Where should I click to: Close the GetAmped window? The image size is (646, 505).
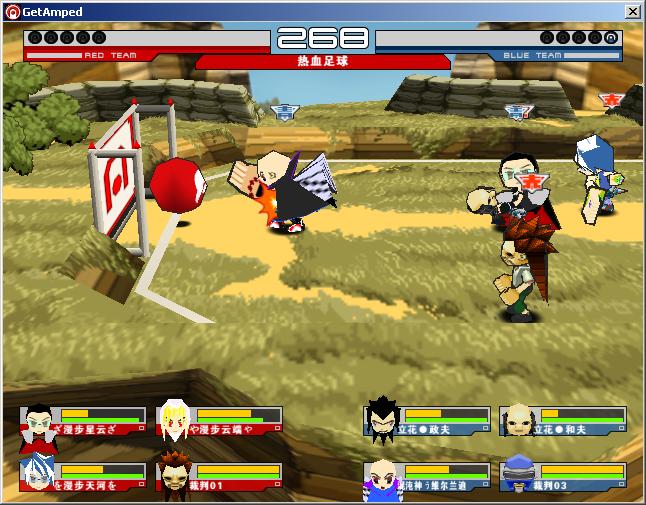click(632, 11)
